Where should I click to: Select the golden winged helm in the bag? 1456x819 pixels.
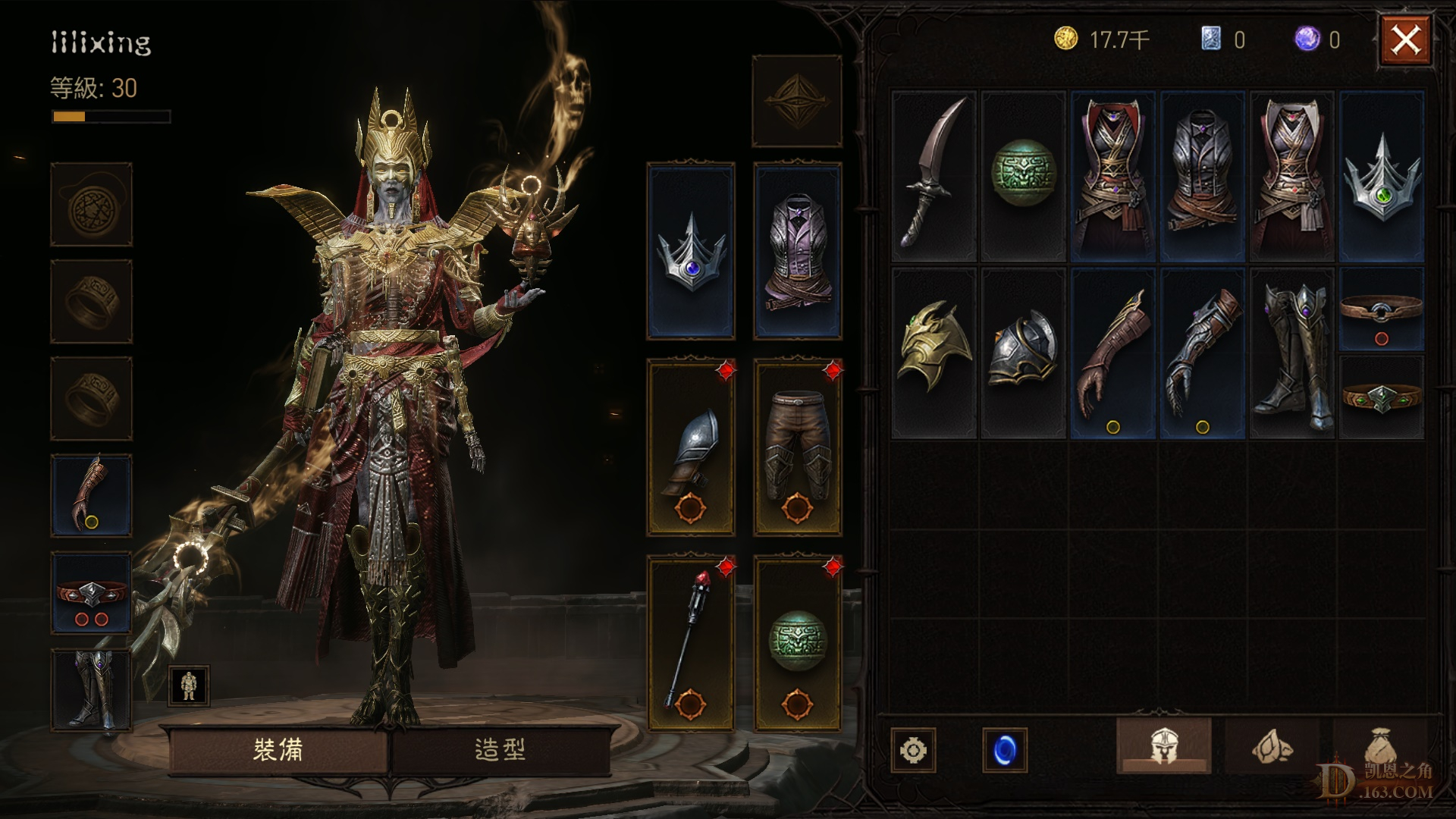pyautogui.click(x=934, y=353)
